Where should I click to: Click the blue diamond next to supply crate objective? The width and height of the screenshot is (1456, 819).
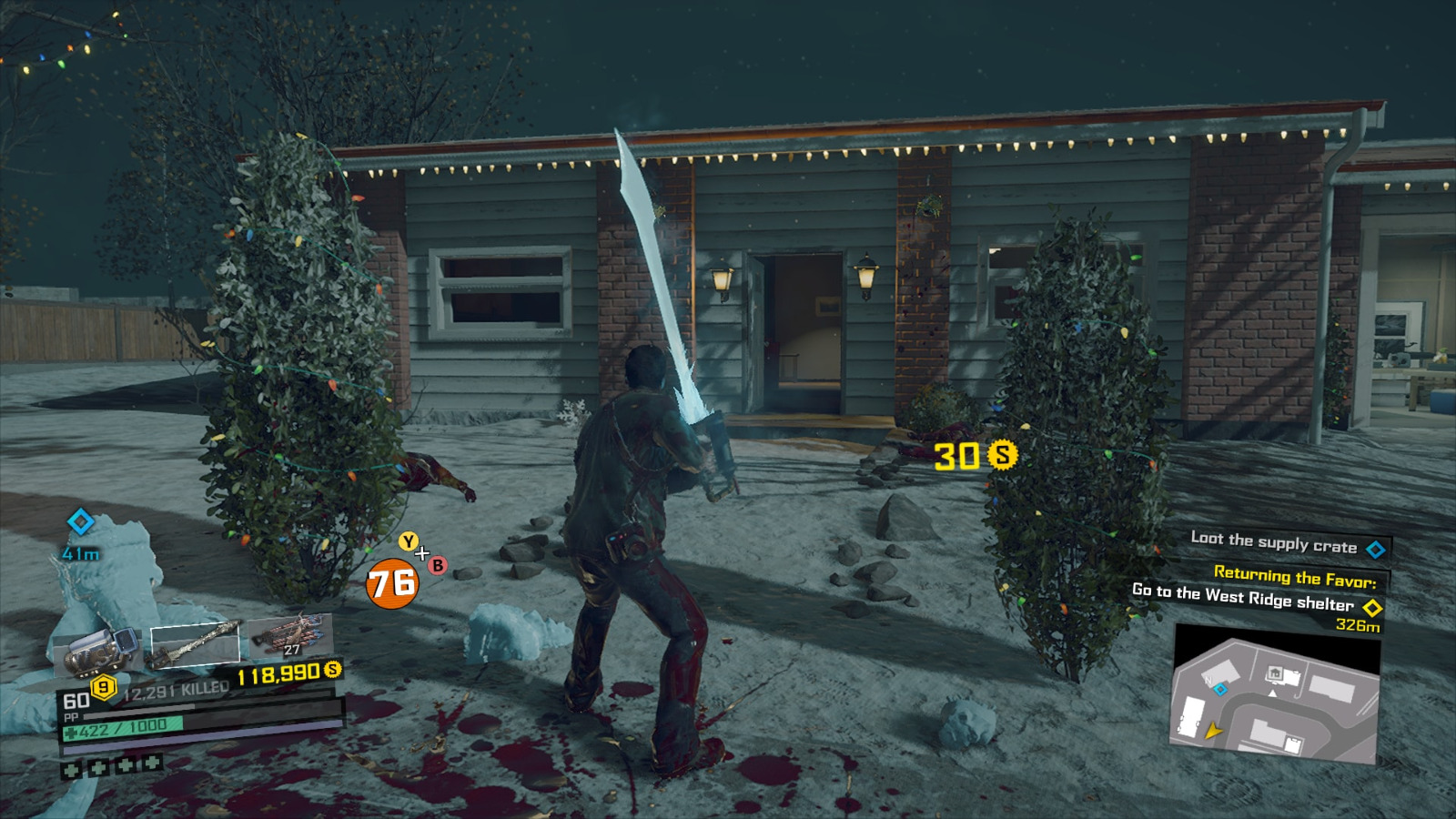tap(1375, 548)
